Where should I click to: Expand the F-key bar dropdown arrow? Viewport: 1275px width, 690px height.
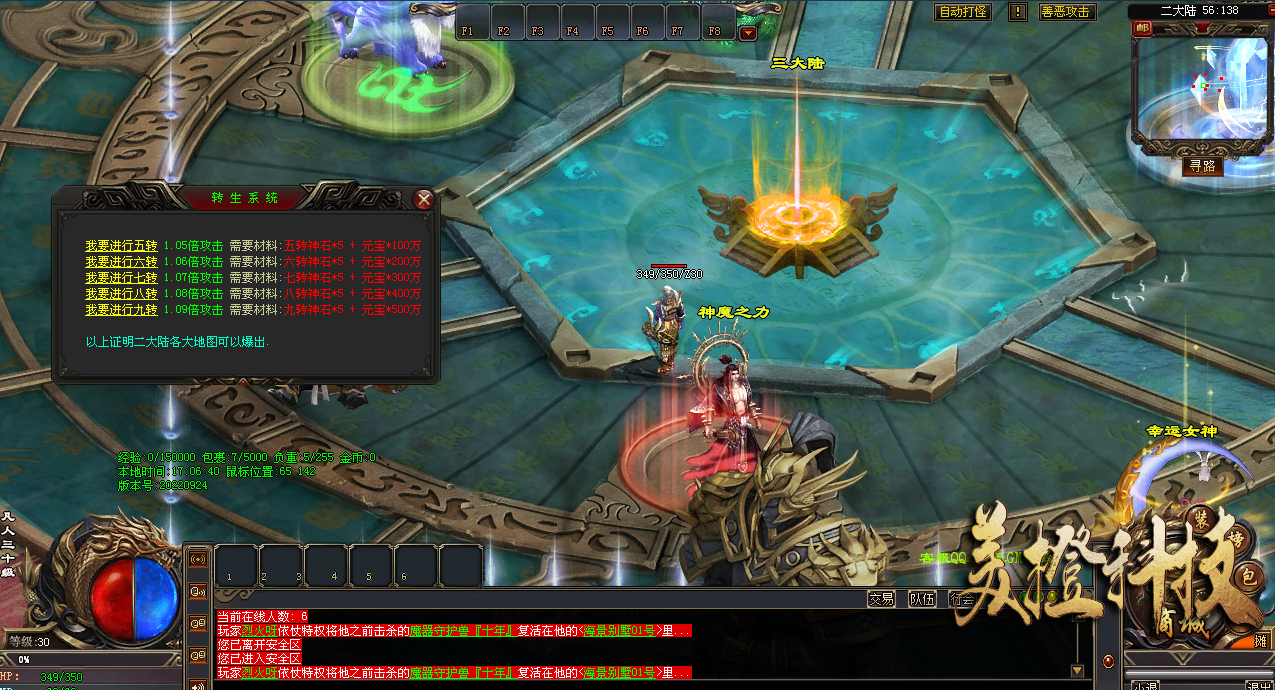(x=748, y=33)
